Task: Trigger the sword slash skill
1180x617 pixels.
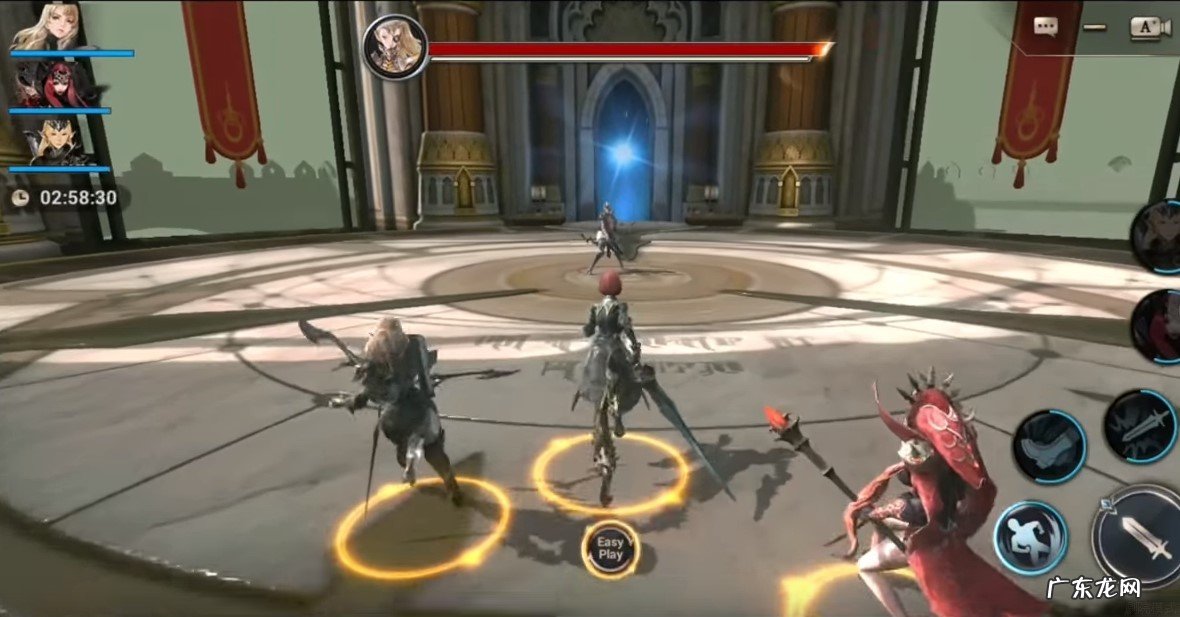Action: click(1141, 425)
